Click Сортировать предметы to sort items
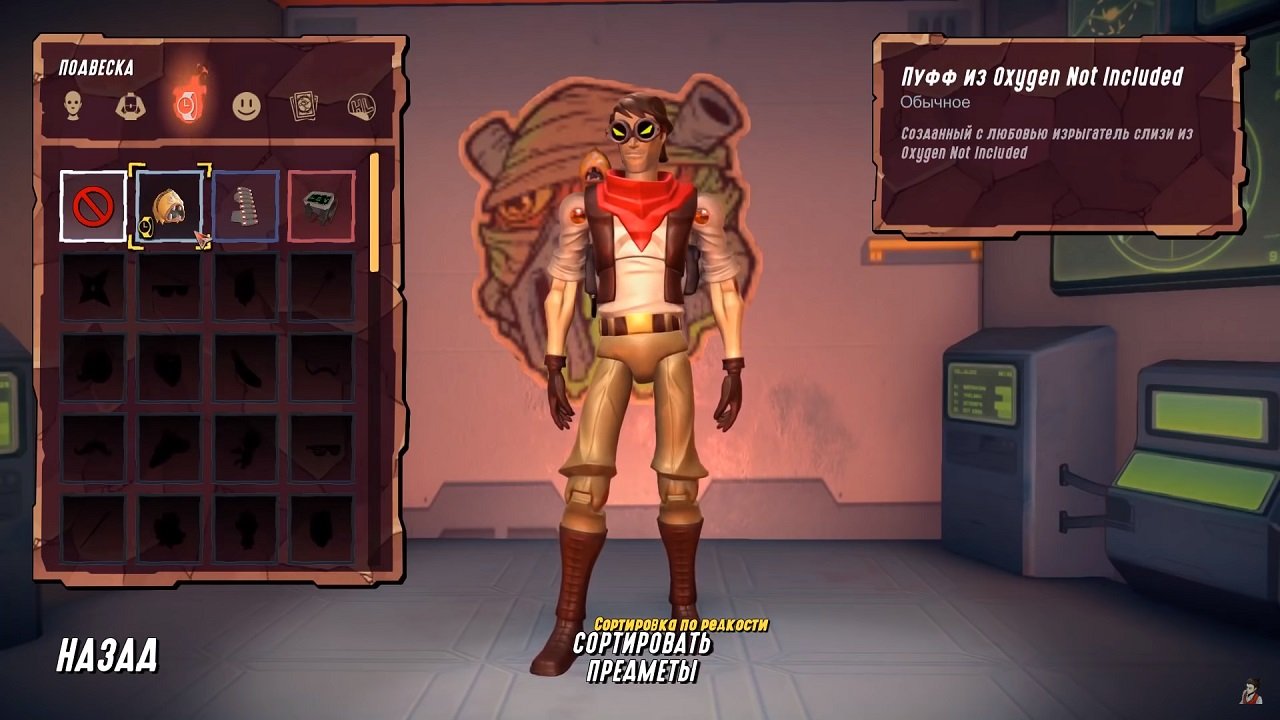 tap(641, 657)
